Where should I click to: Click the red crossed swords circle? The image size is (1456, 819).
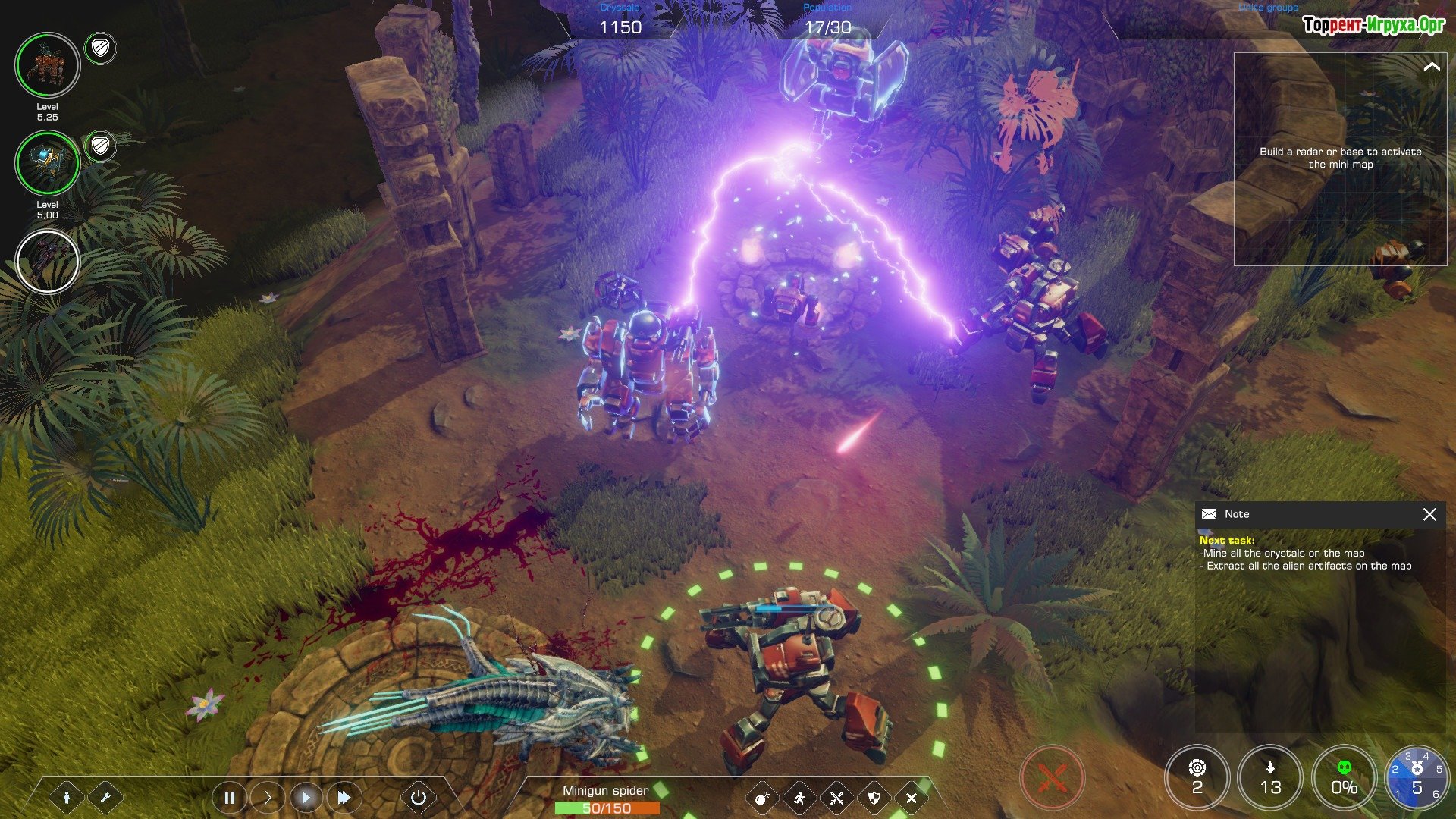point(1052,778)
